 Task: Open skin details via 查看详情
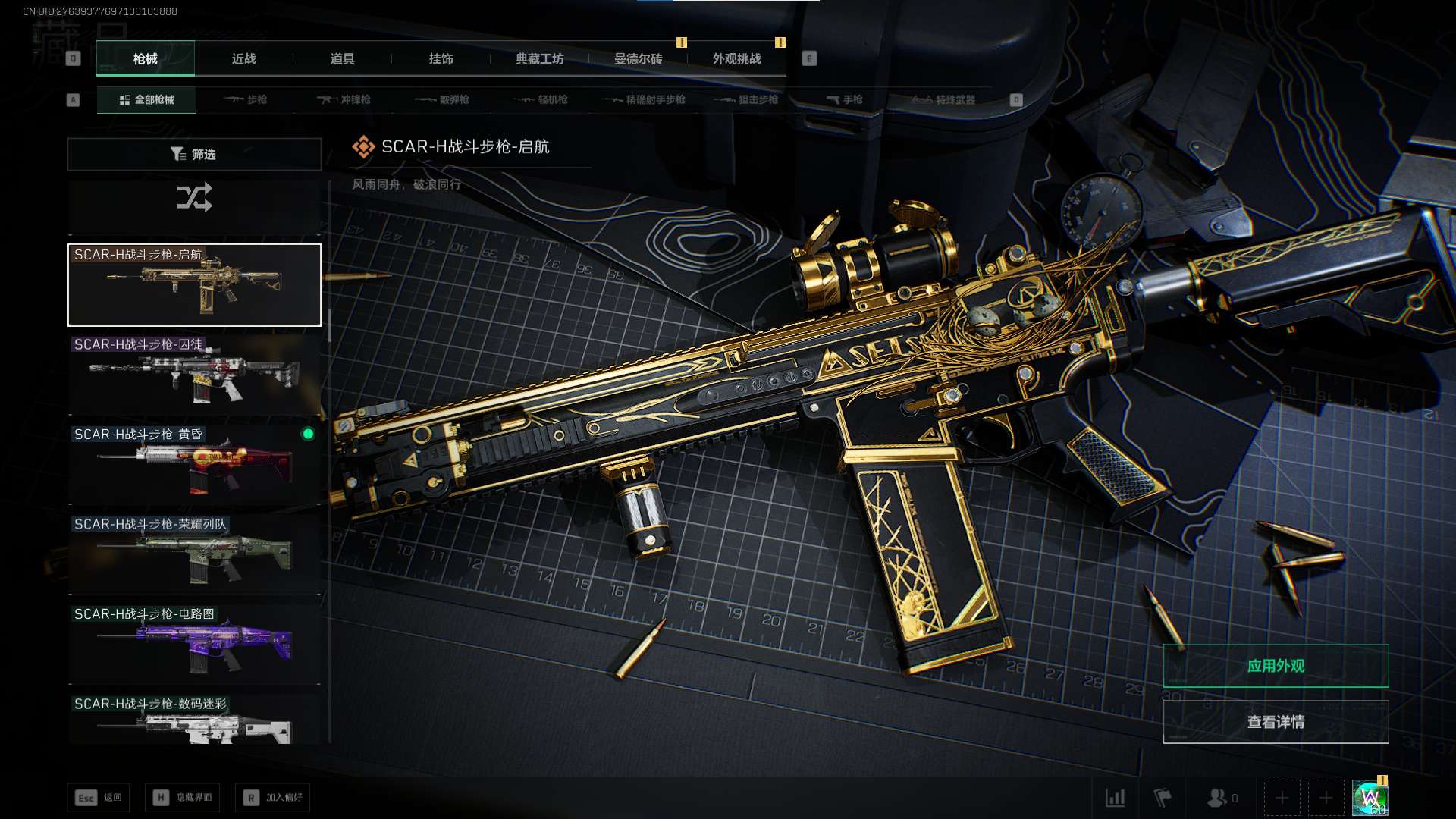(1276, 722)
